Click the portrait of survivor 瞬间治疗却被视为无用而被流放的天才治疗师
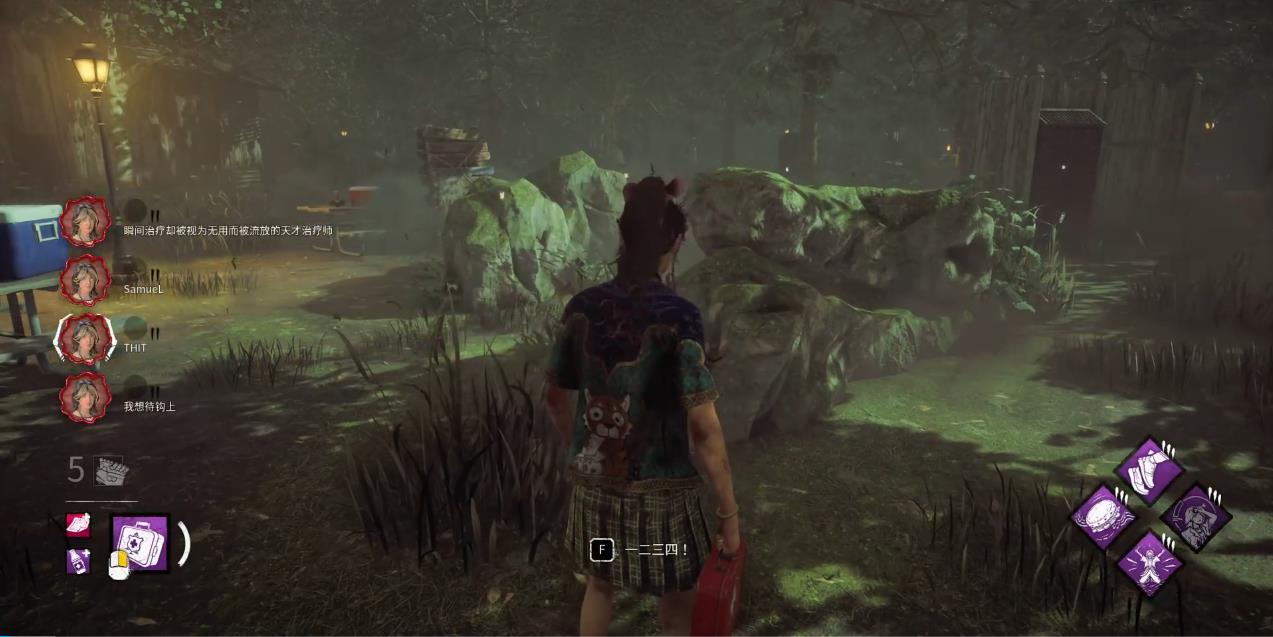This screenshot has height=637, width=1273. click(x=86, y=221)
